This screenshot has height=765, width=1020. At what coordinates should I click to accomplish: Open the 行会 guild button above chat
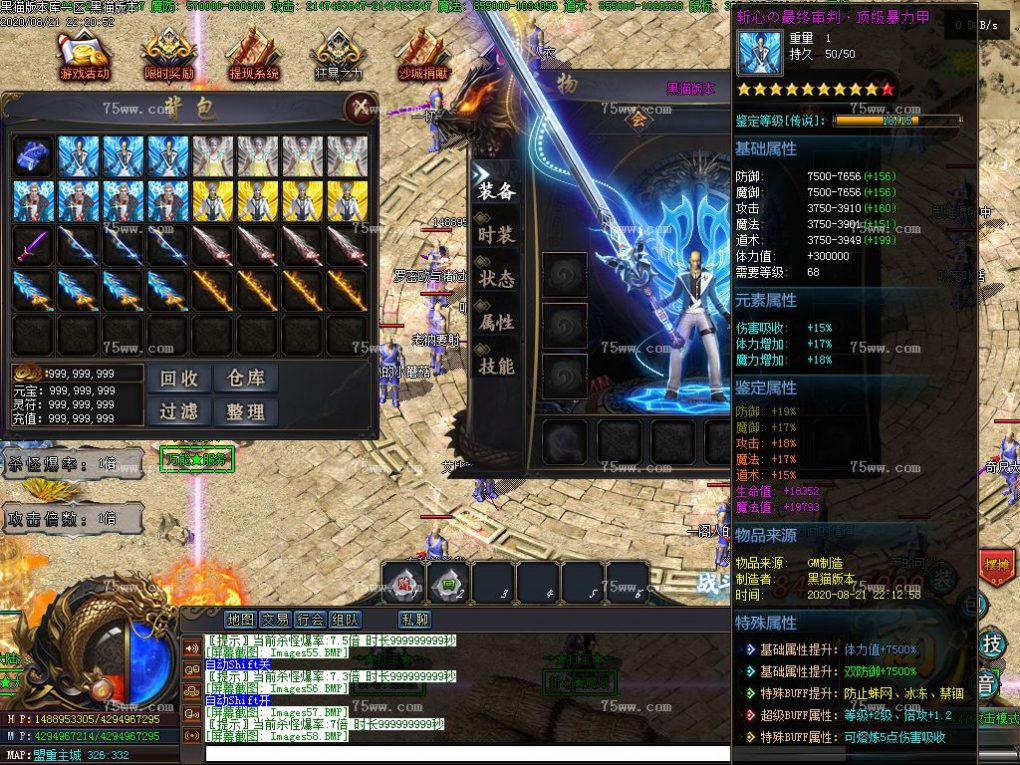tap(310, 619)
